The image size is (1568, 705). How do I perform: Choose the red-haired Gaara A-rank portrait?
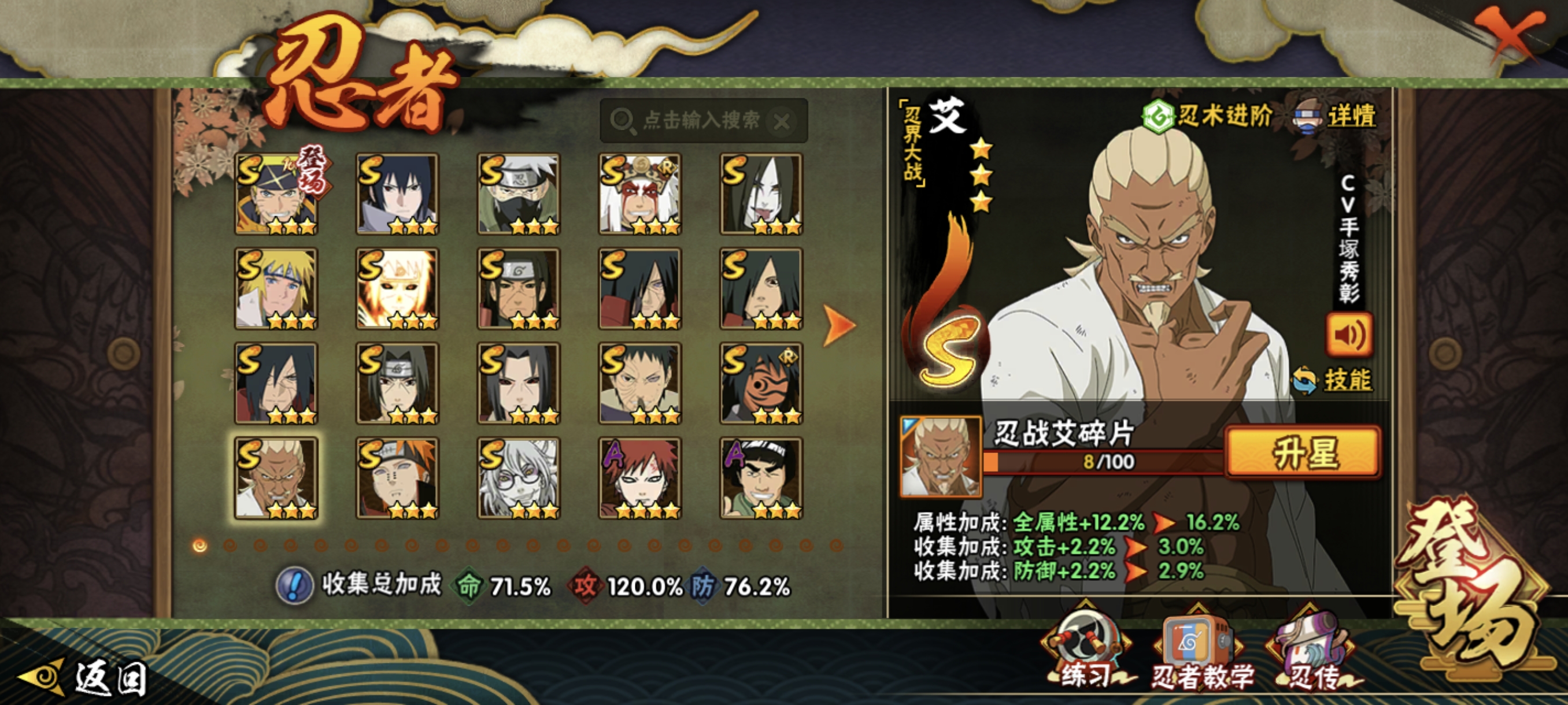(639, 477)
